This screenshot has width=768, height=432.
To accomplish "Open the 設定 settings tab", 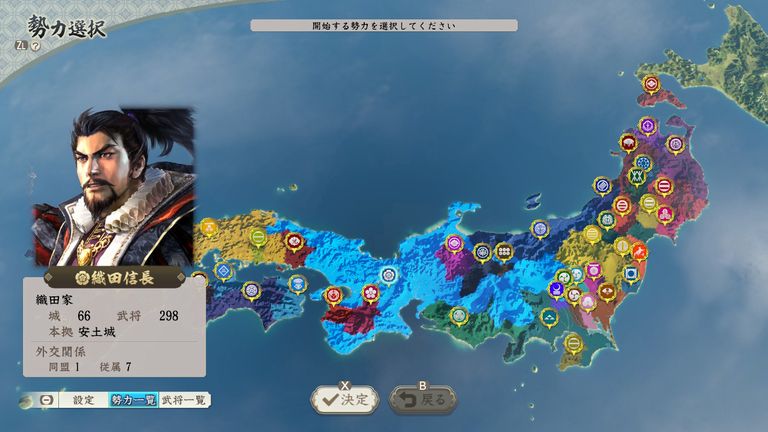I will pos(83,399).
